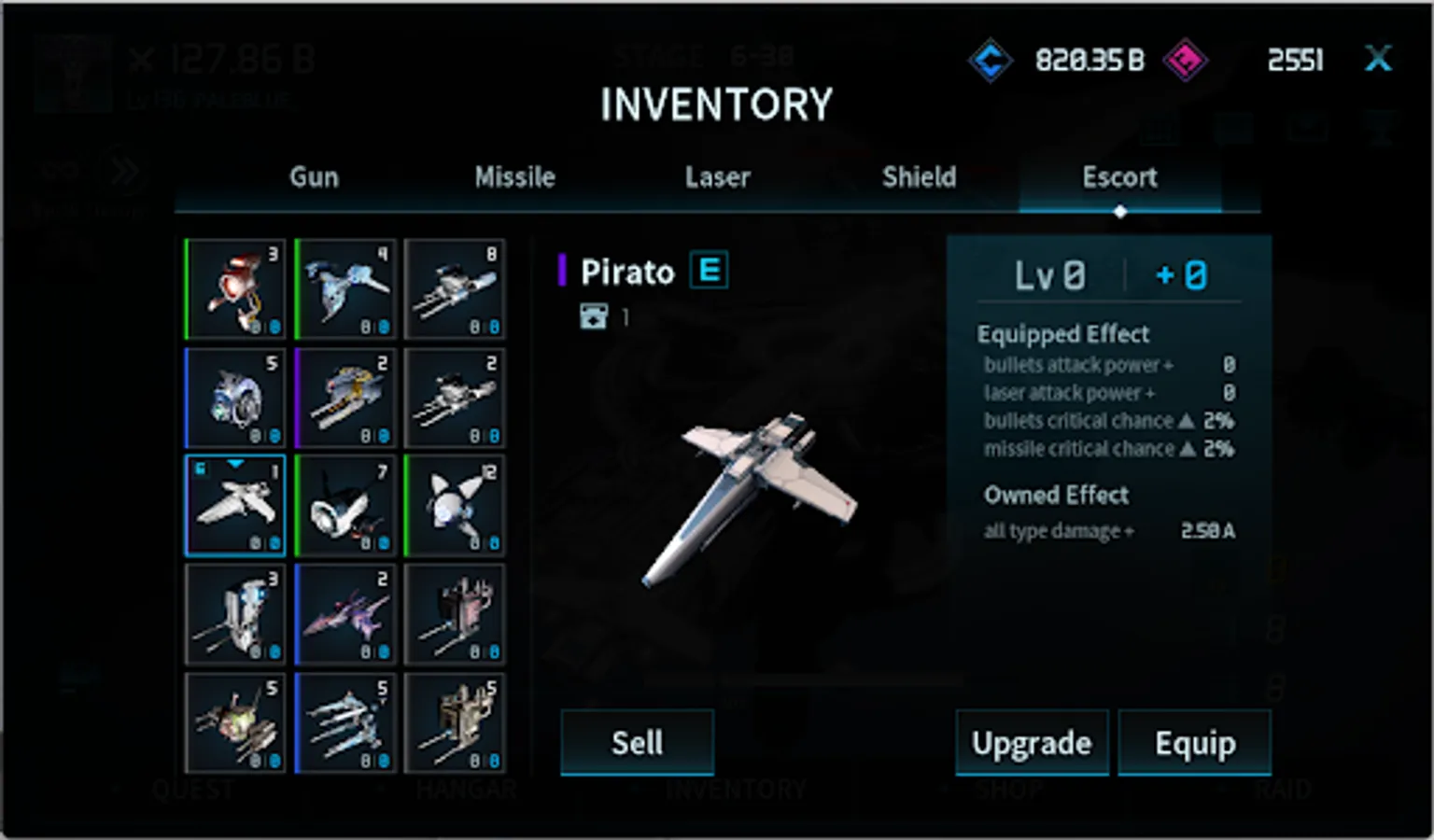Switch to the Gun tab
This screenshot has height=840, width=1434.
(314, 176)
